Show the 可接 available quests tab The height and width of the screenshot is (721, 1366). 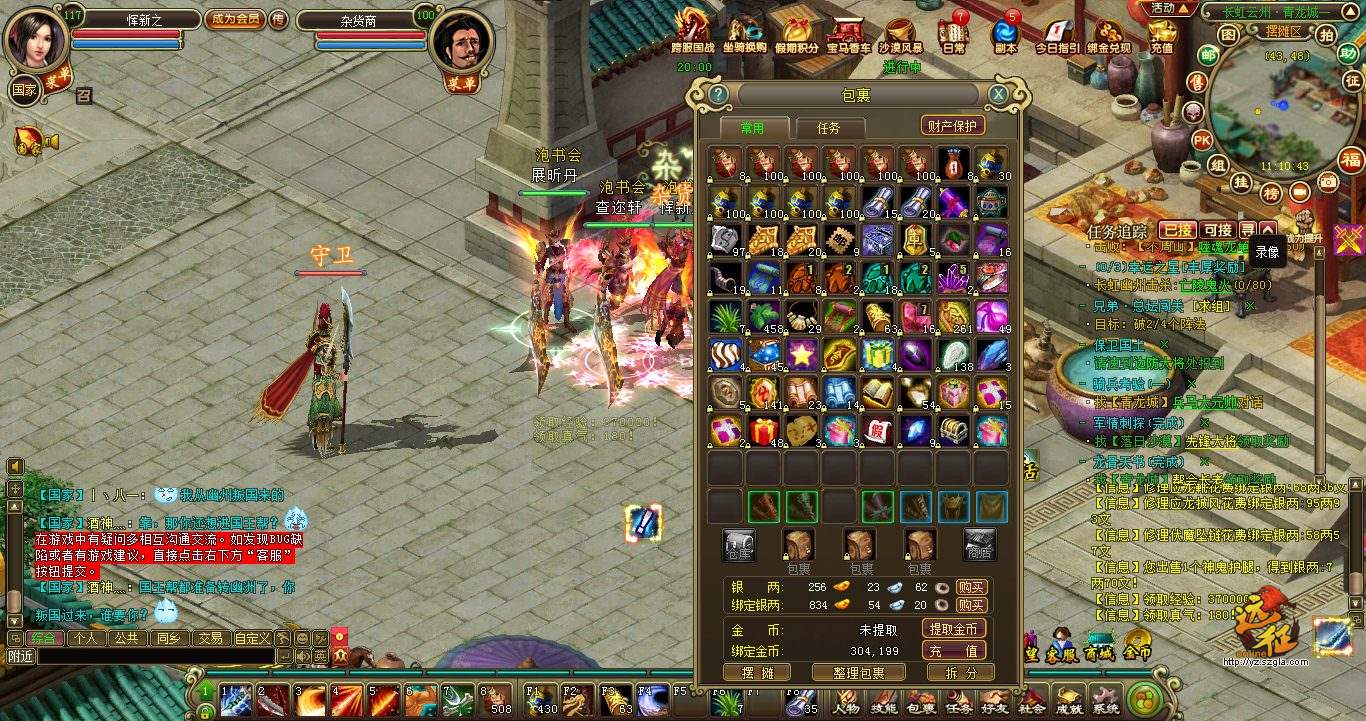coord(1217,231)
